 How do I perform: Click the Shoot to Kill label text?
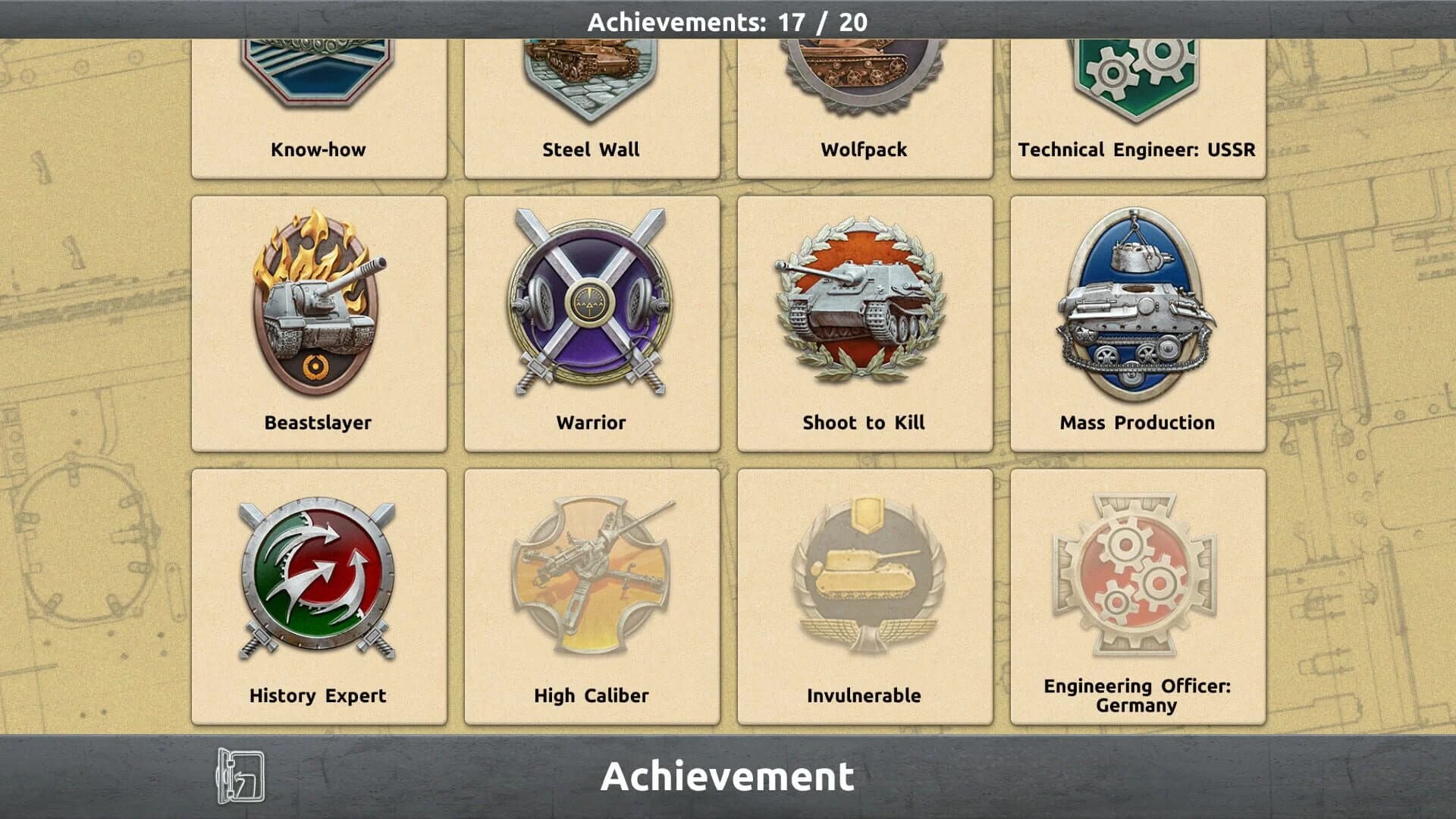click(864, 423)
